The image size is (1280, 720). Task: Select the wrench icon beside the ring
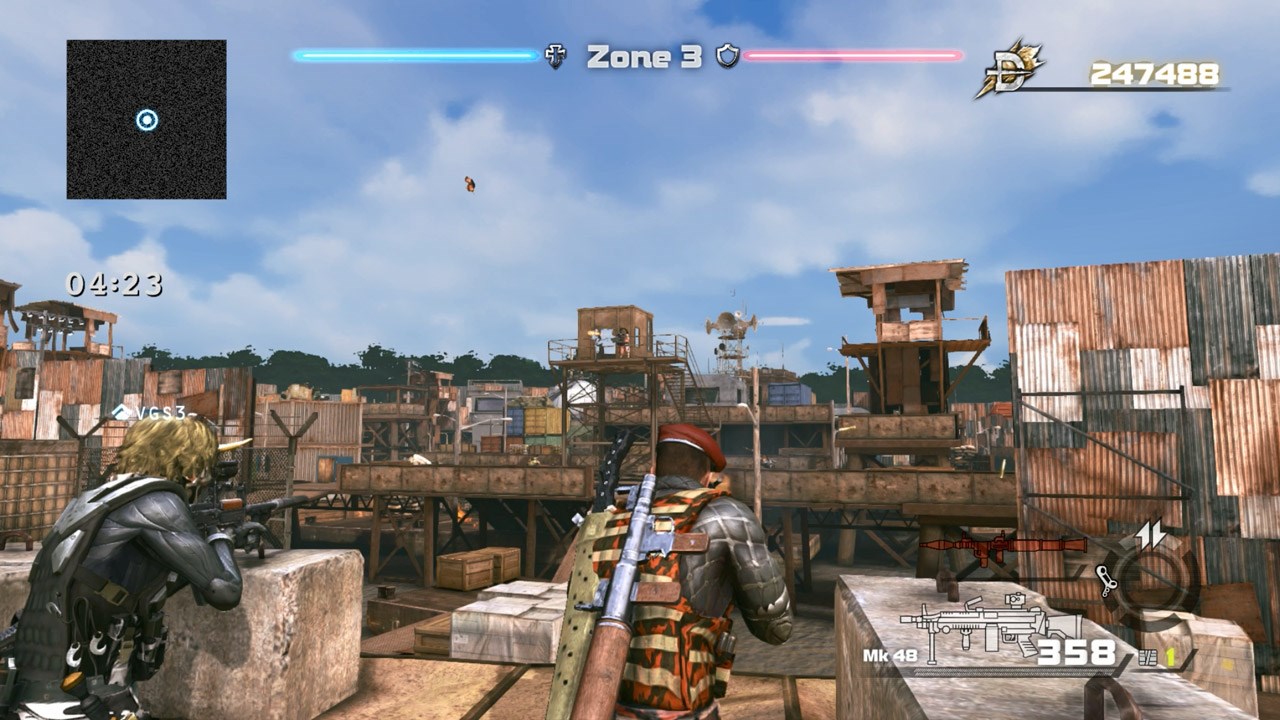click(1105, 578)
